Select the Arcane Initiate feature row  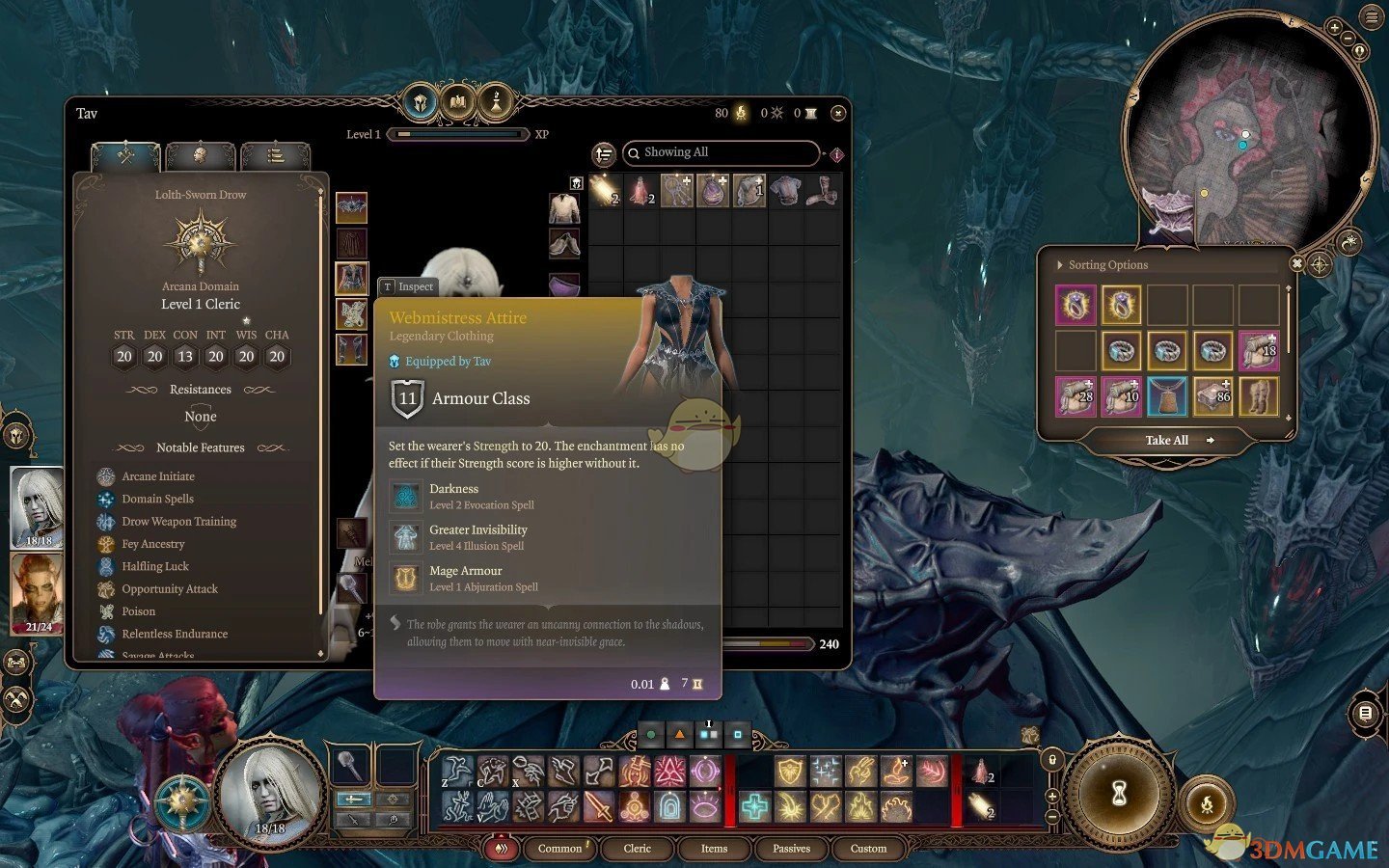pos(158,476)
